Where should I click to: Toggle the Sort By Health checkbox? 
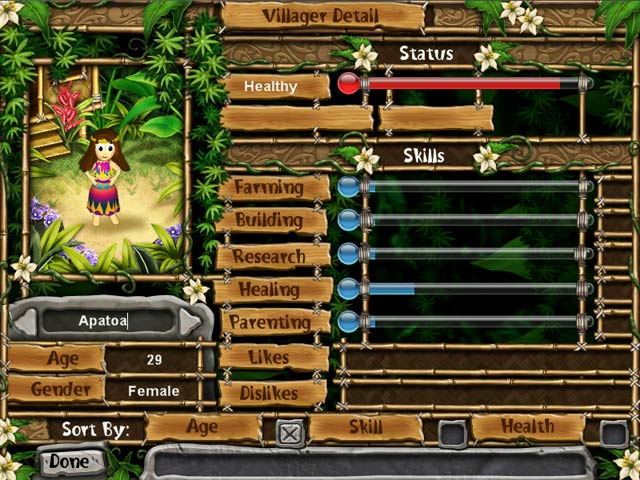(614, 433)
